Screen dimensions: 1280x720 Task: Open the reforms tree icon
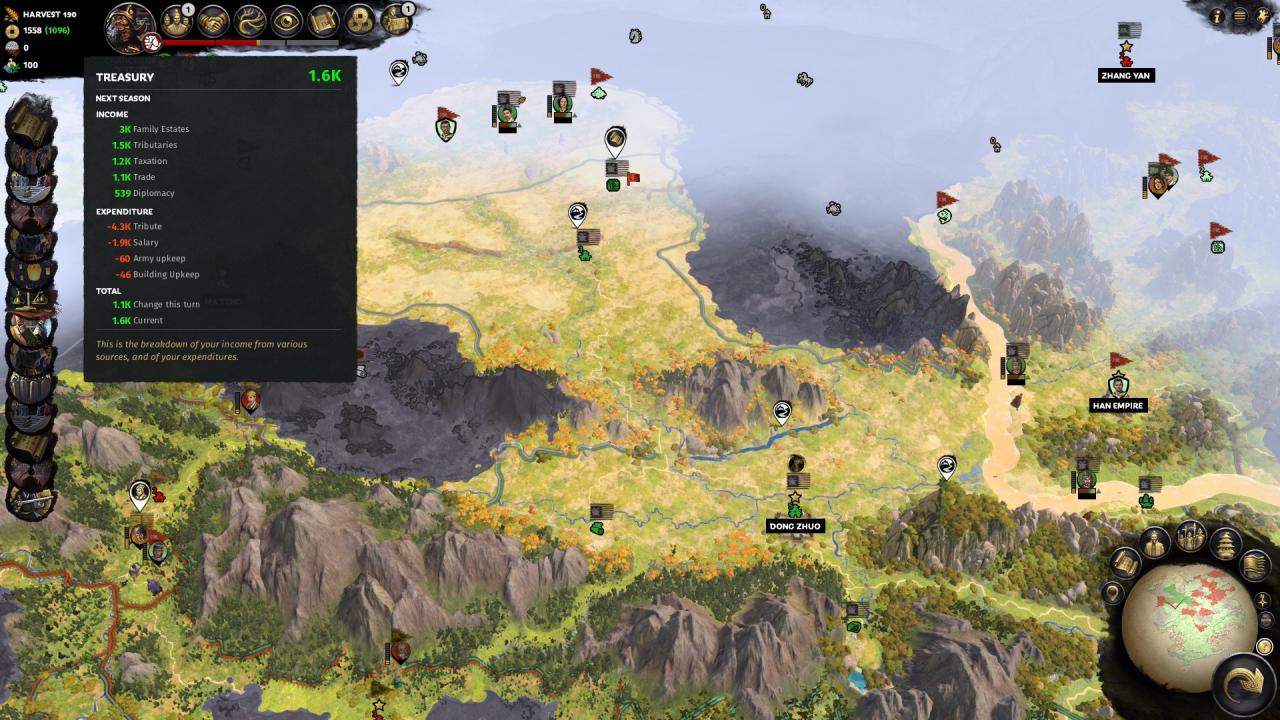[x=250, y=21]
